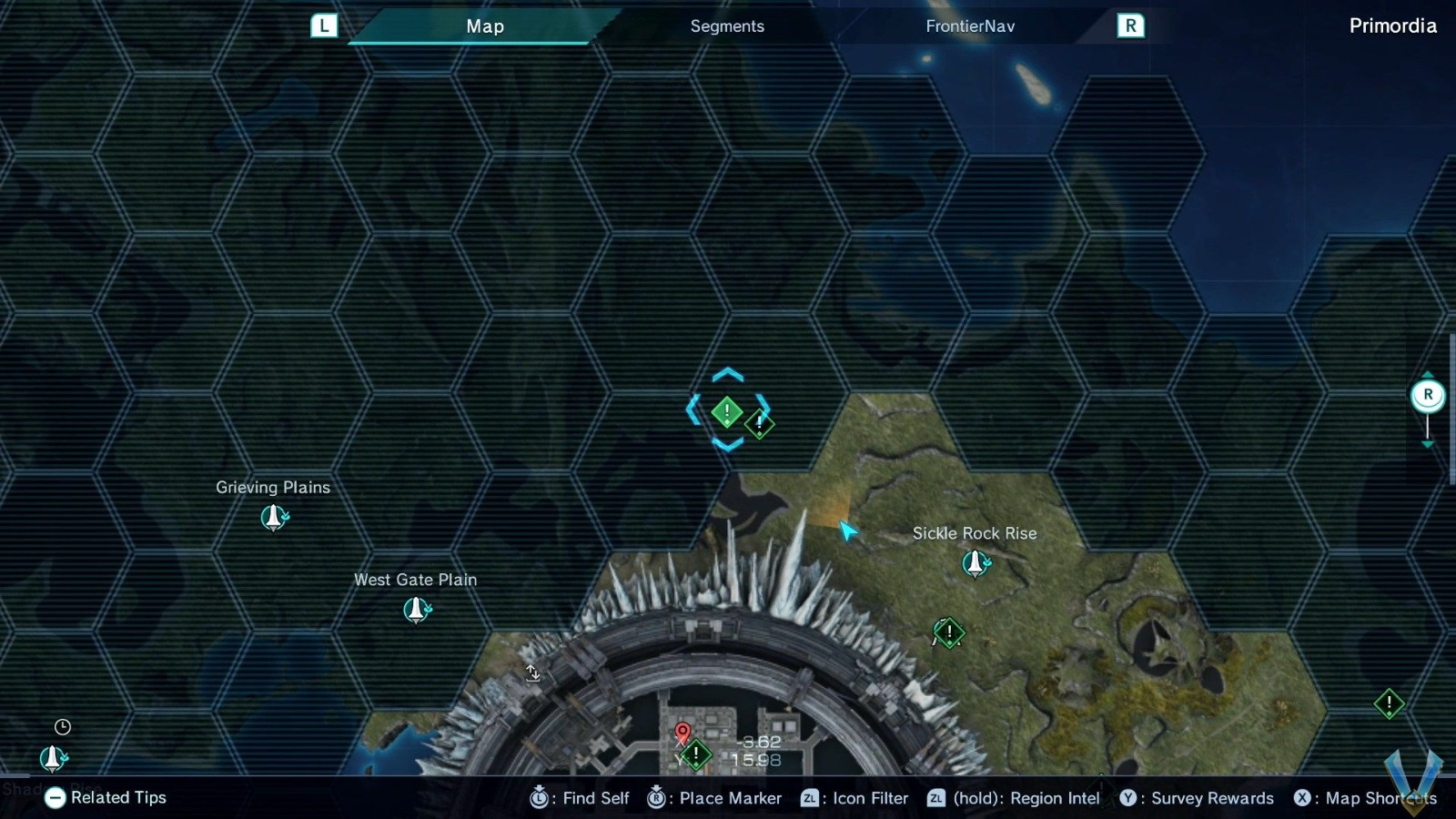
Task: Select the Grieving Plains fast travel icon
Action: click(x=271, y=516)
